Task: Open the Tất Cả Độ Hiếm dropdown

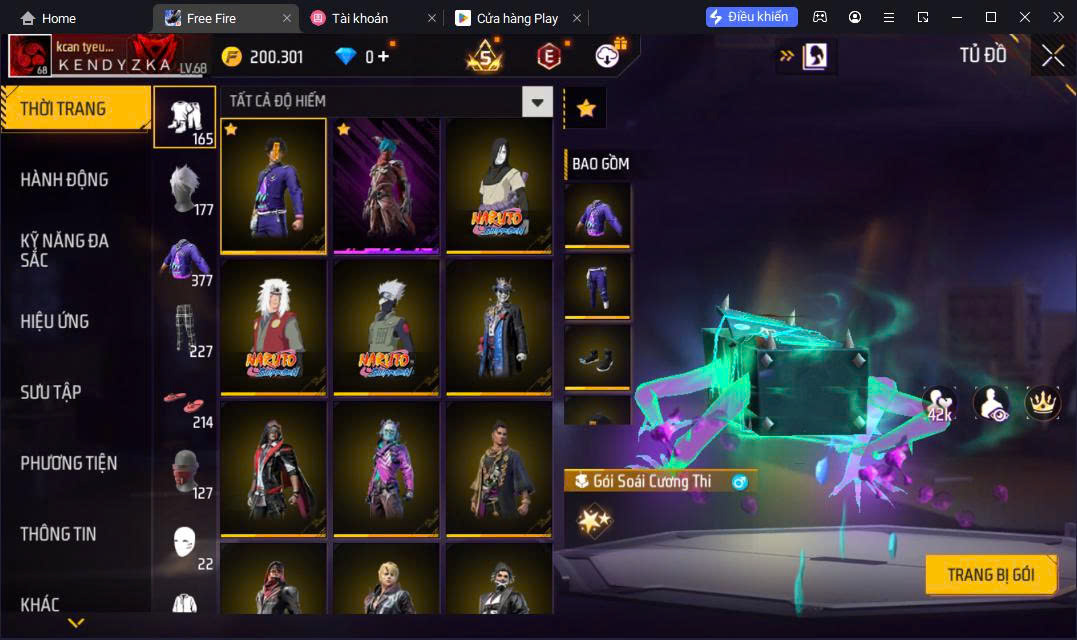Action: (538, 101)
